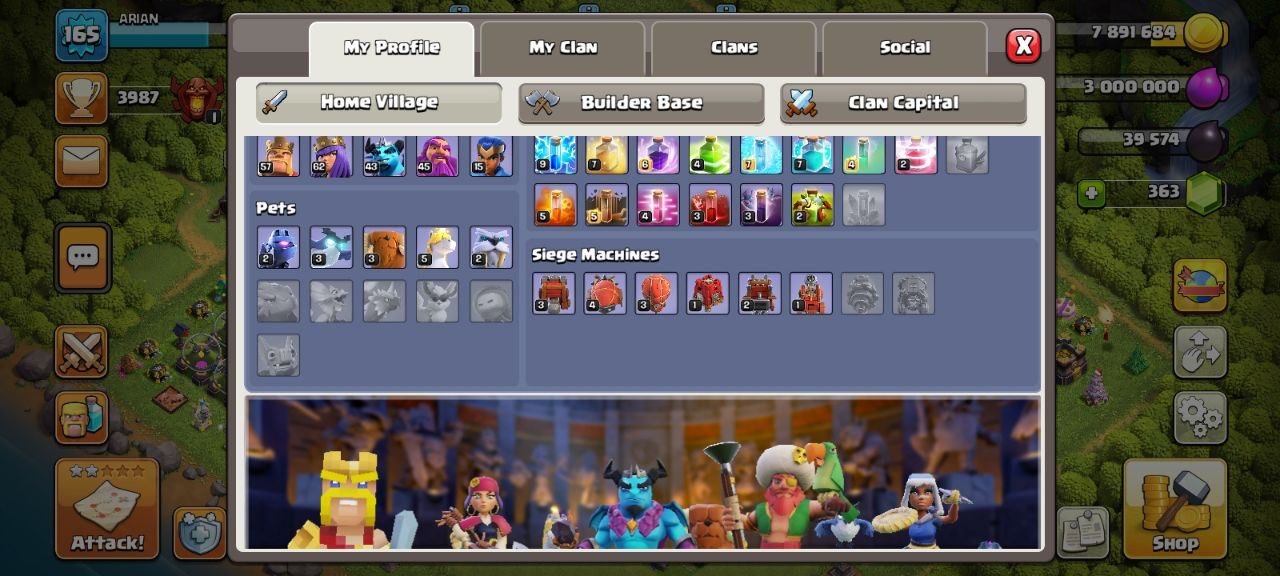Close the profile window
The height and width of the screenshot is (576, 1280).
pyautogui.click(x=1022, y=46)
